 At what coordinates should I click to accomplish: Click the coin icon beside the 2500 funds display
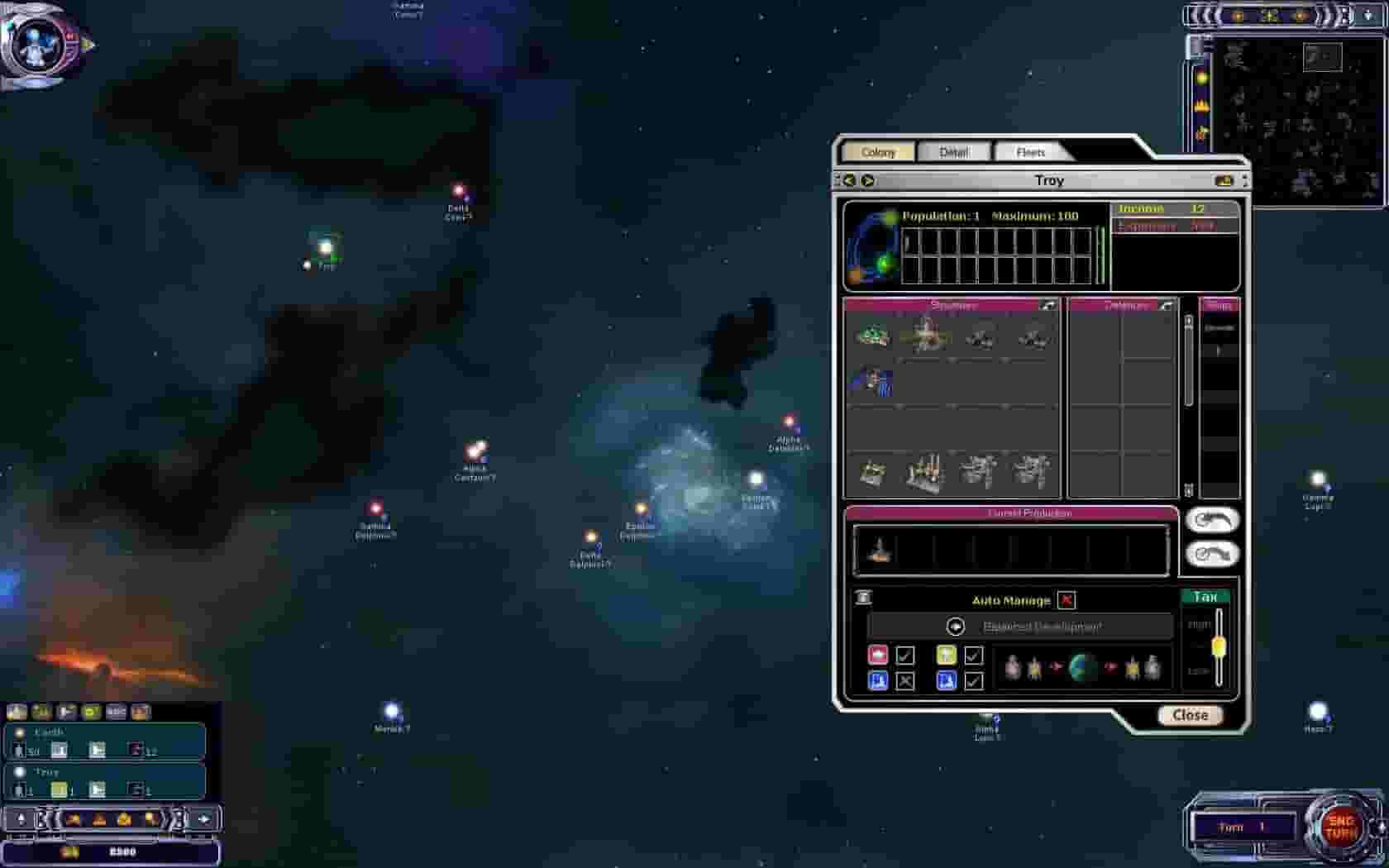[x=69, y=851]
